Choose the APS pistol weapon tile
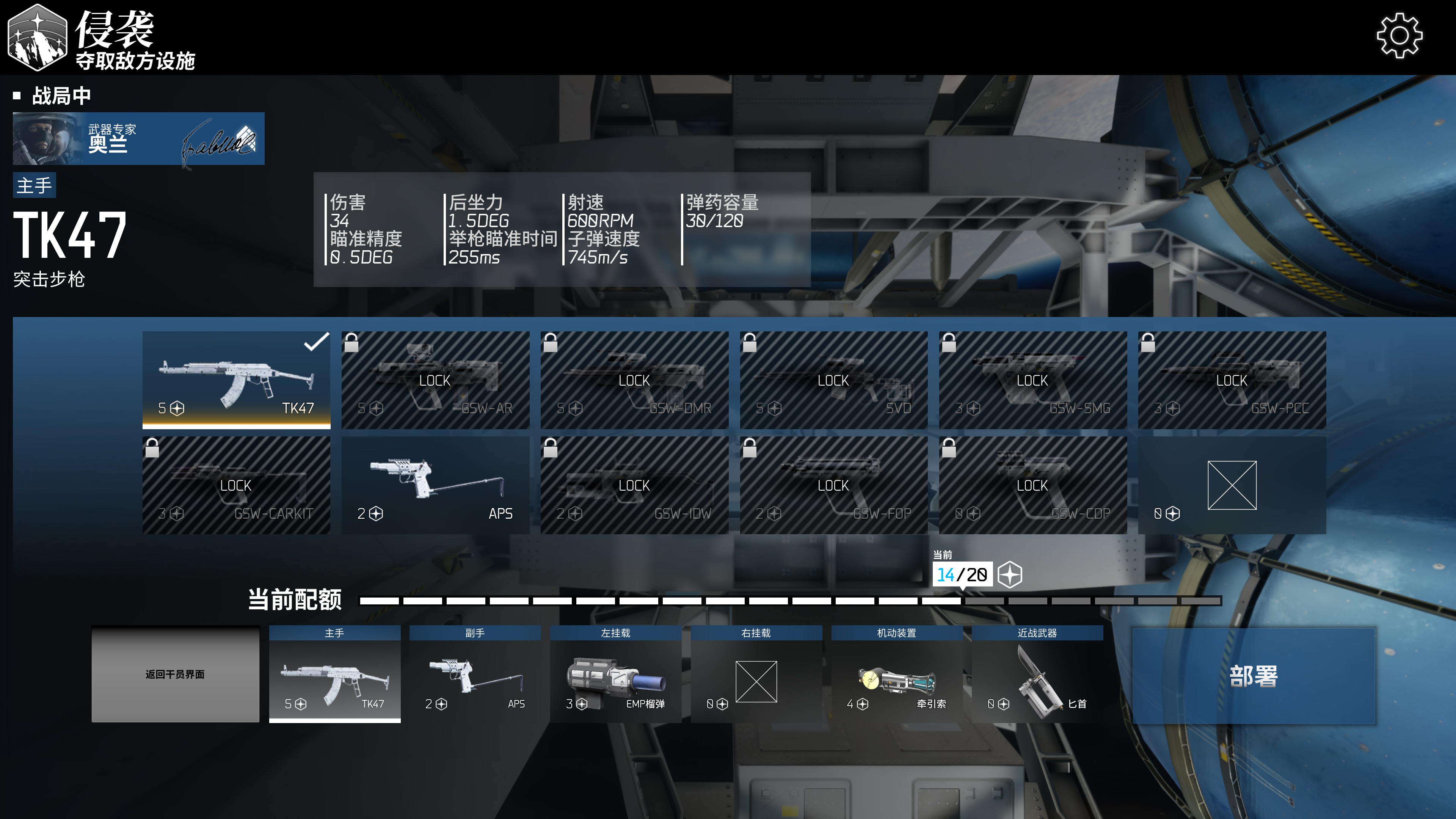 point(435,485)
